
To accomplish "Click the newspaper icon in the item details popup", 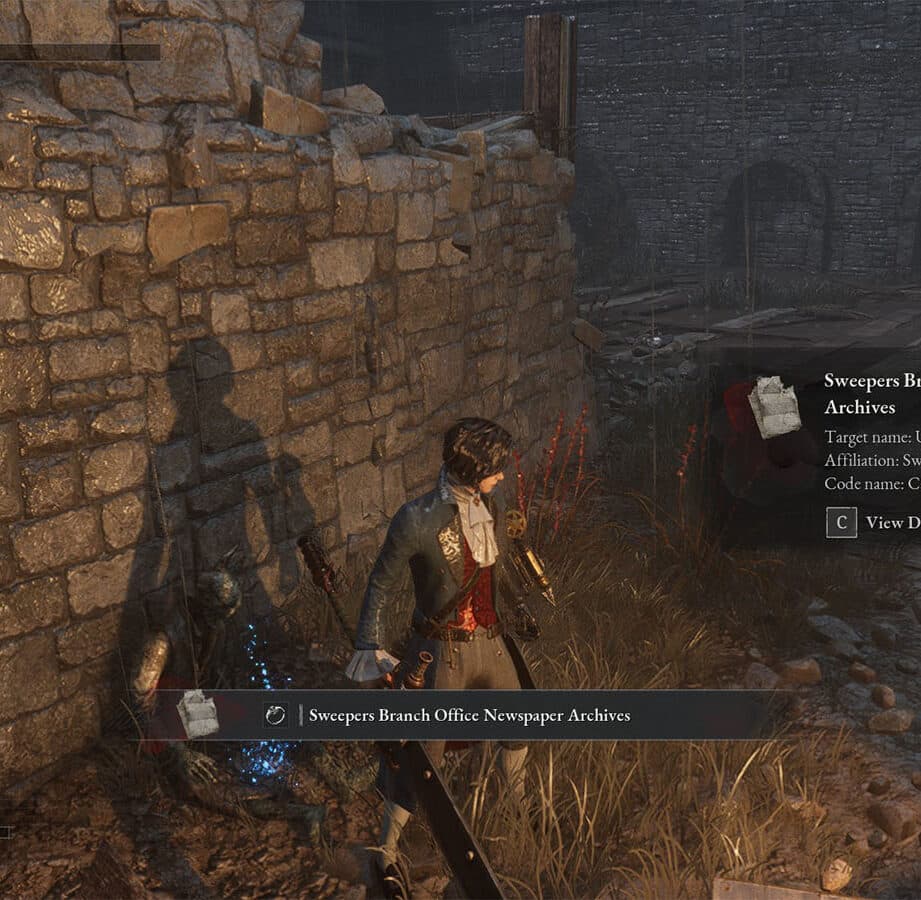I will [x=774, y=407].
